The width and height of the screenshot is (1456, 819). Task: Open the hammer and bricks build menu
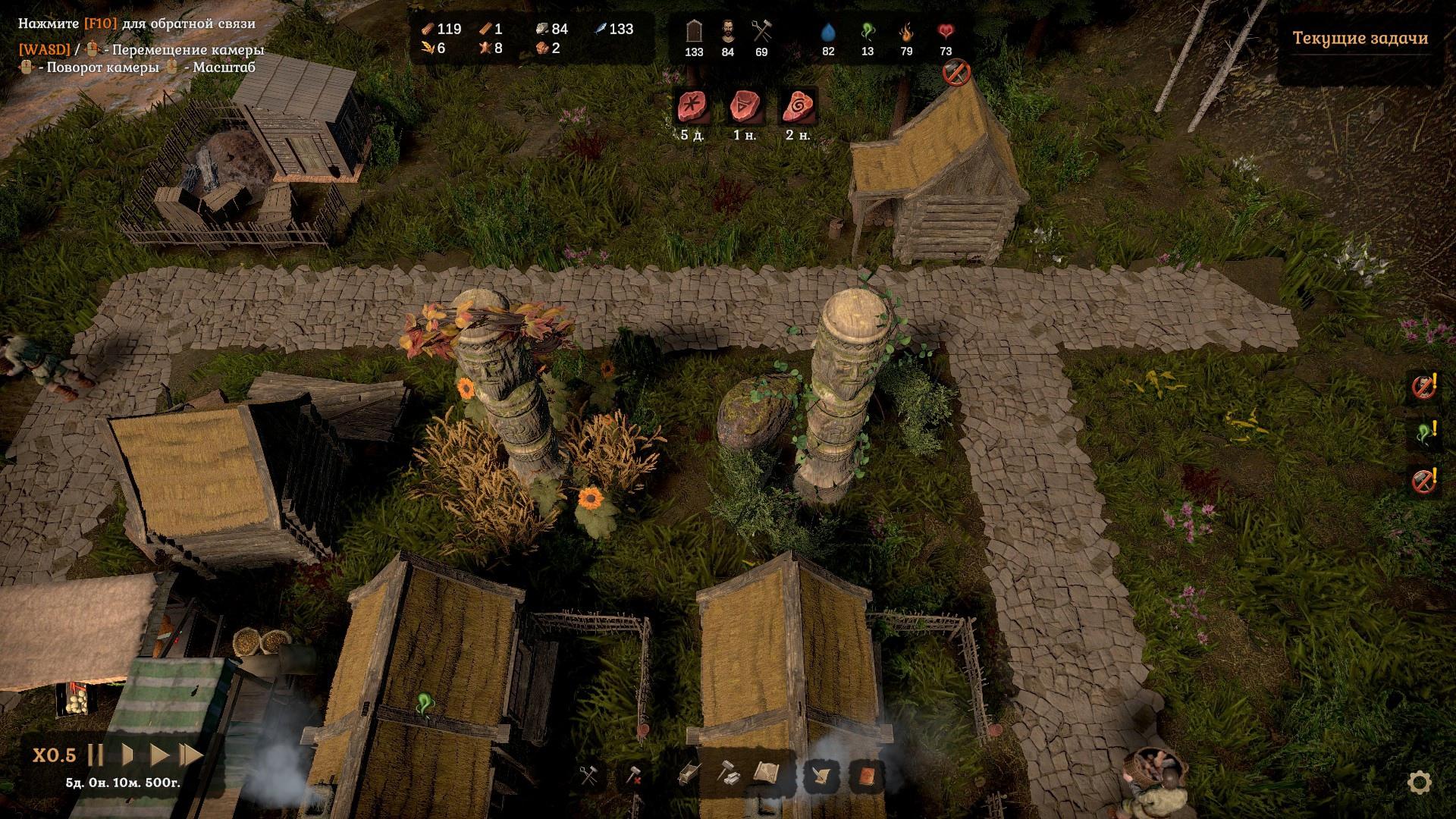729,773
